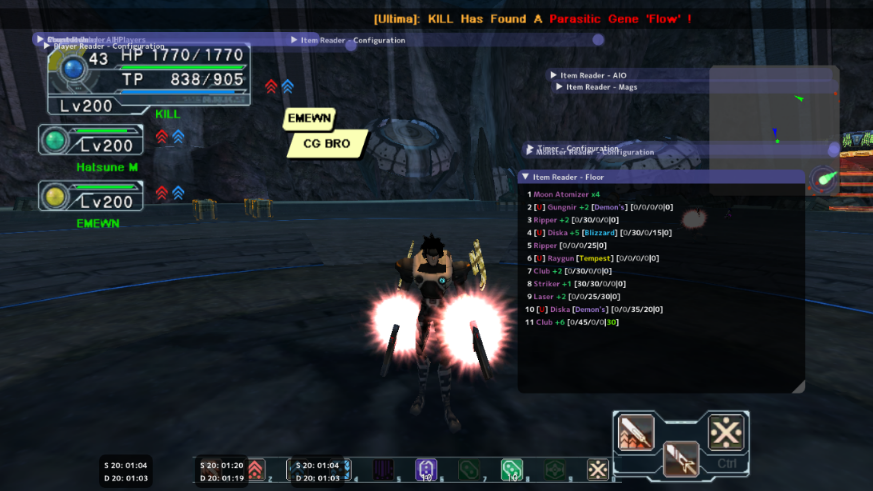Use the sword attack in the bottom palette slot

click(681, 458)
